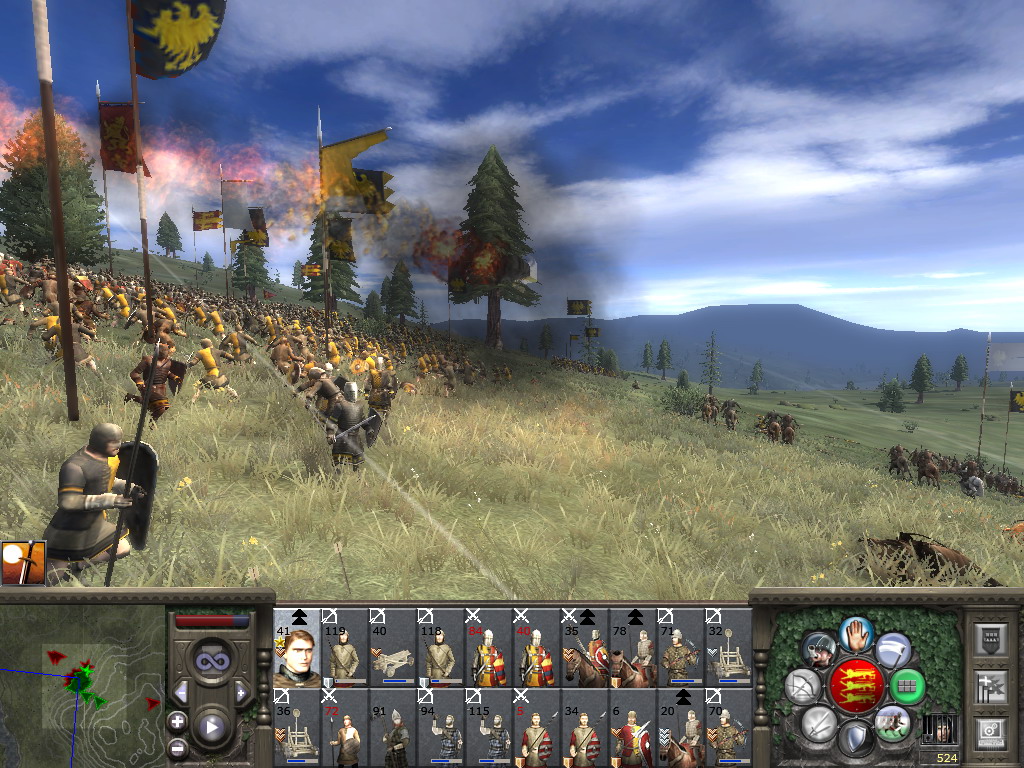1024x768 pixels.
Task: Select the spearman unit card showing 72
Action: [345, 727]
